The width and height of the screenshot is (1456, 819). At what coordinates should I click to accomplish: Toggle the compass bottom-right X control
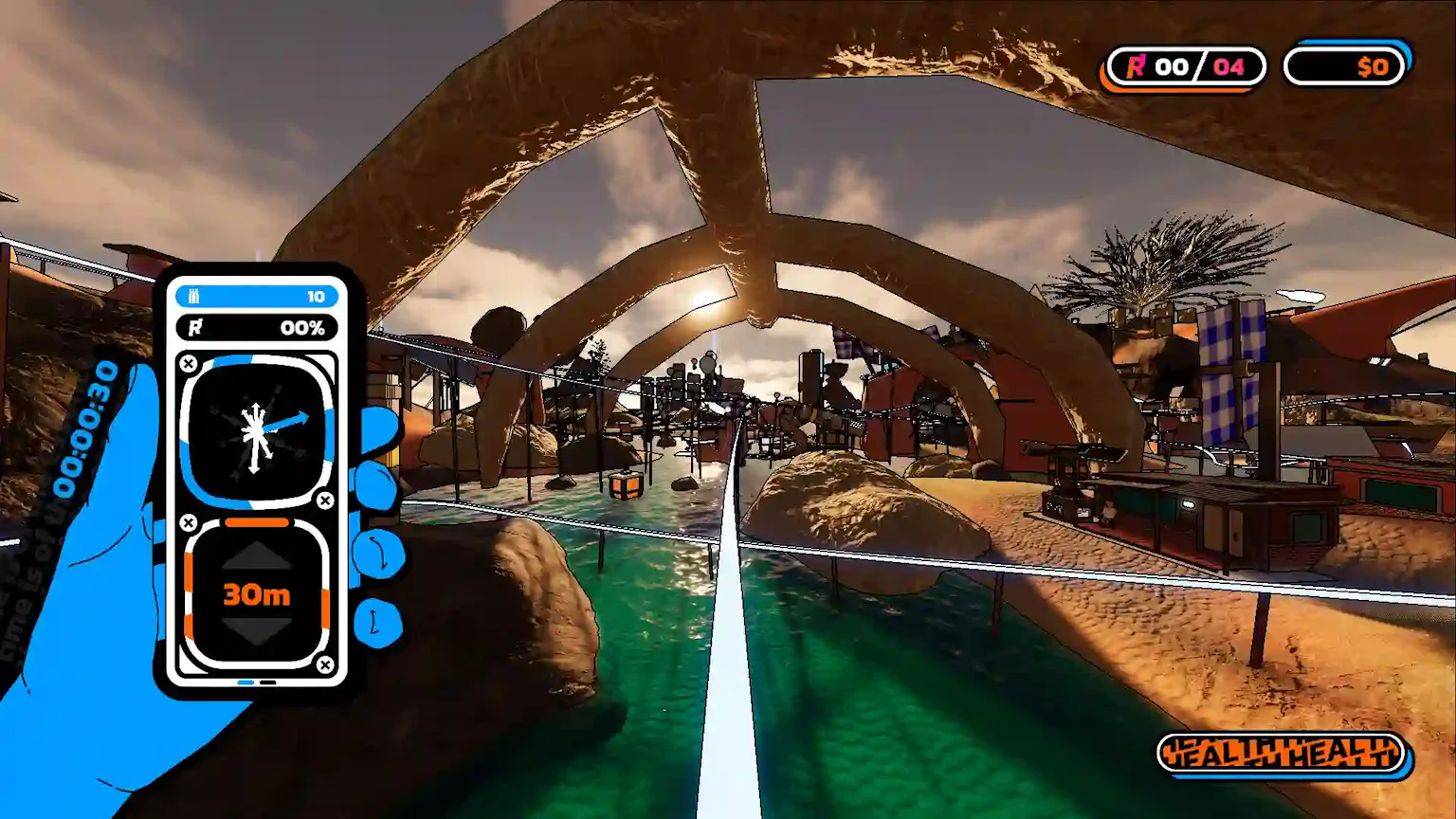click(326, 500)
